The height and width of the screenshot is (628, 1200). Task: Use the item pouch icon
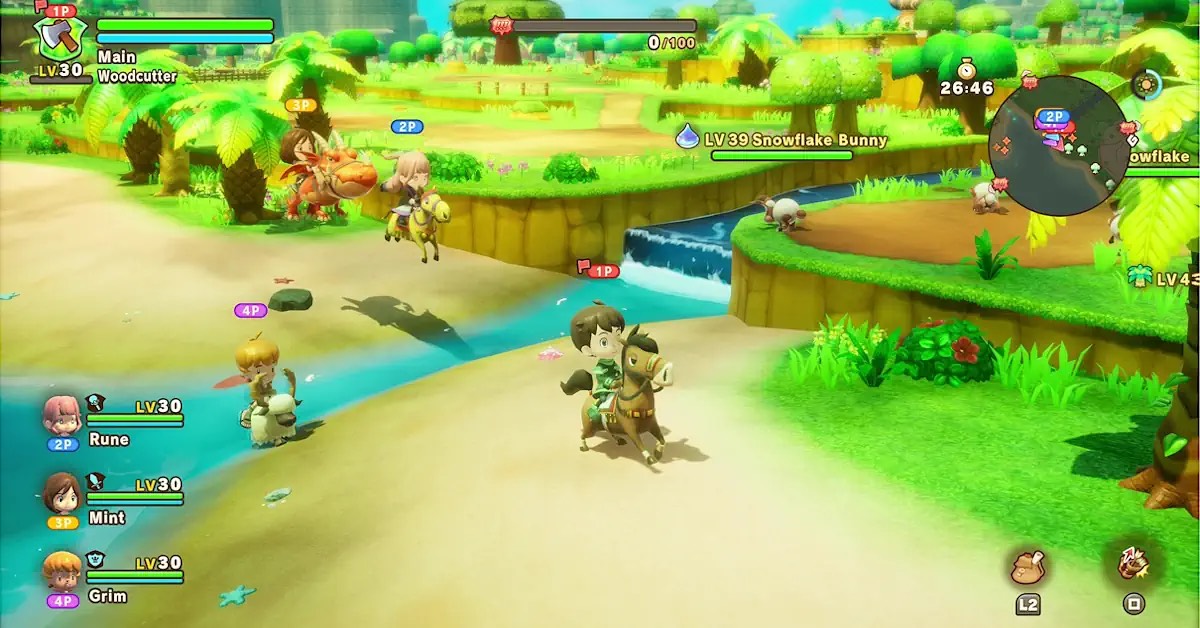1028,568
